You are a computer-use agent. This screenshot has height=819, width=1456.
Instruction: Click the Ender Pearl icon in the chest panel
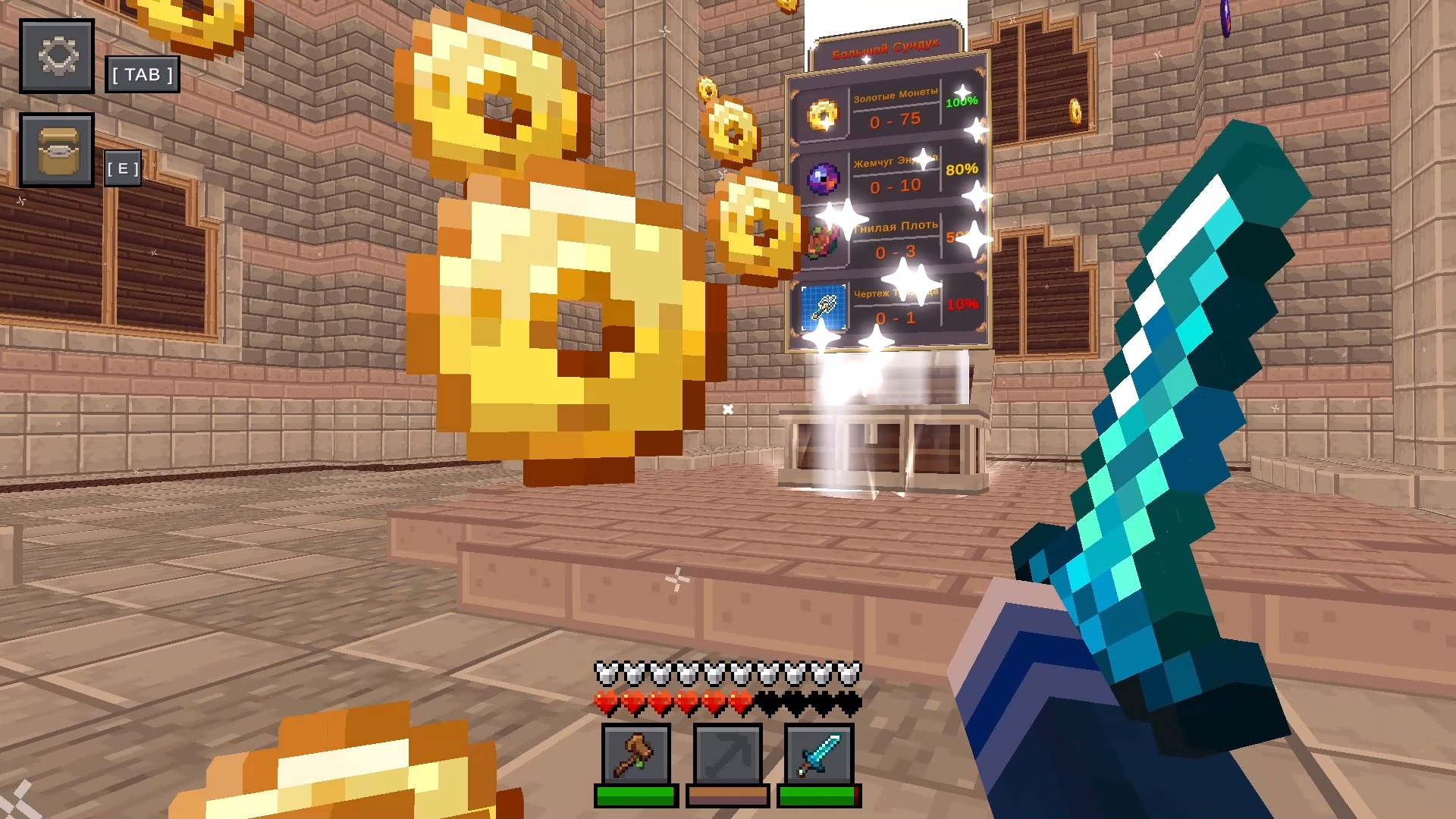(x=824, y=177)
